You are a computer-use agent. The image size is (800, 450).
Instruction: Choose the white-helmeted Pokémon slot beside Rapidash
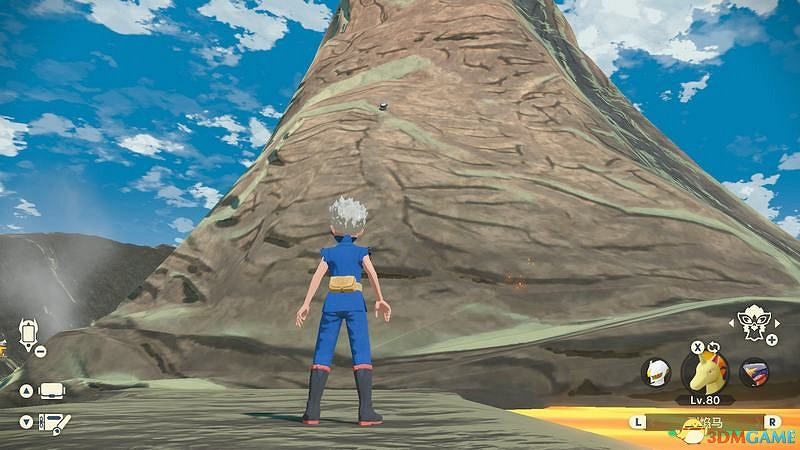[654, 372]
